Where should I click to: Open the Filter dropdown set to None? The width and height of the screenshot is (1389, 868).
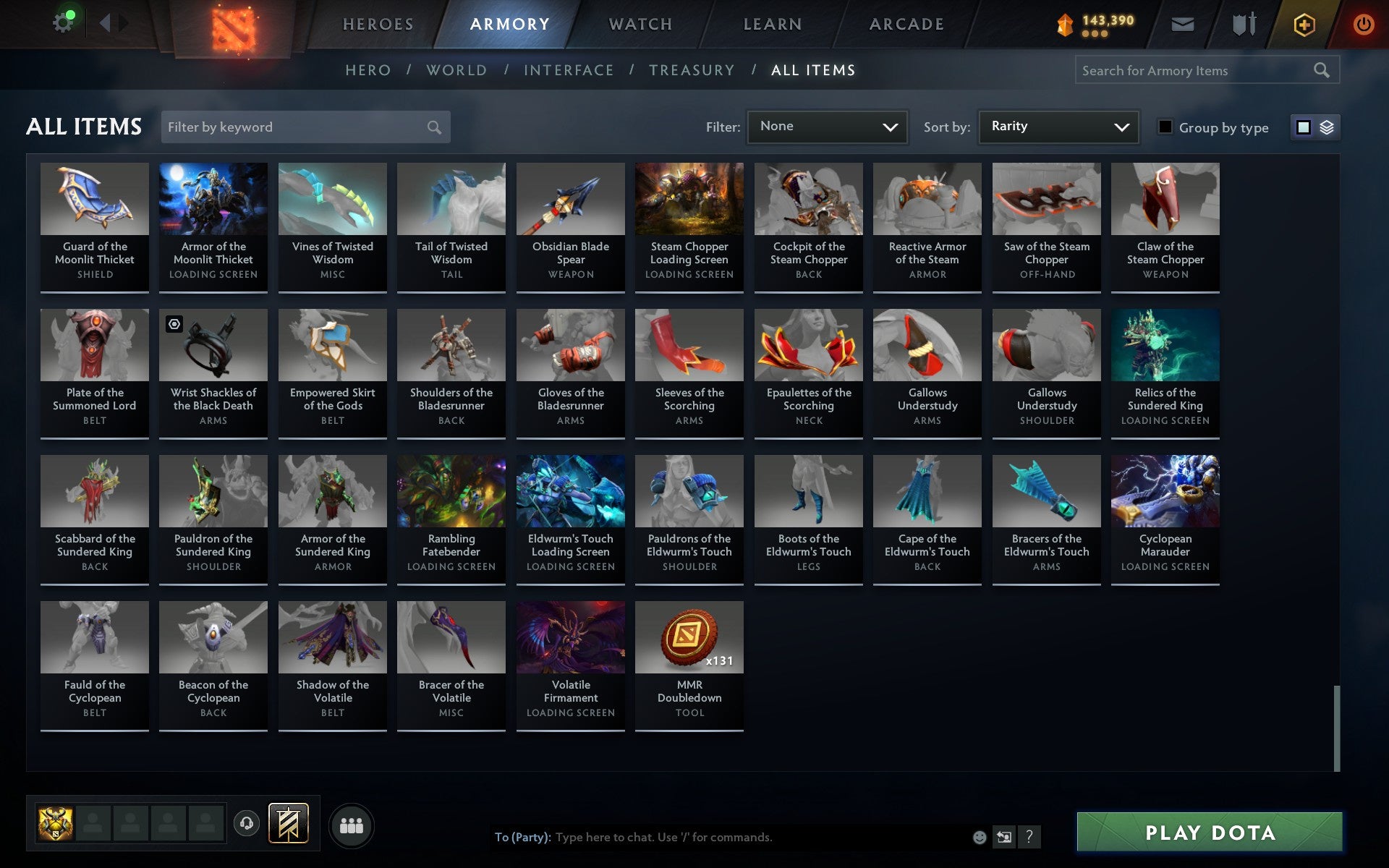pyautogui.click(x=827, y=127)
